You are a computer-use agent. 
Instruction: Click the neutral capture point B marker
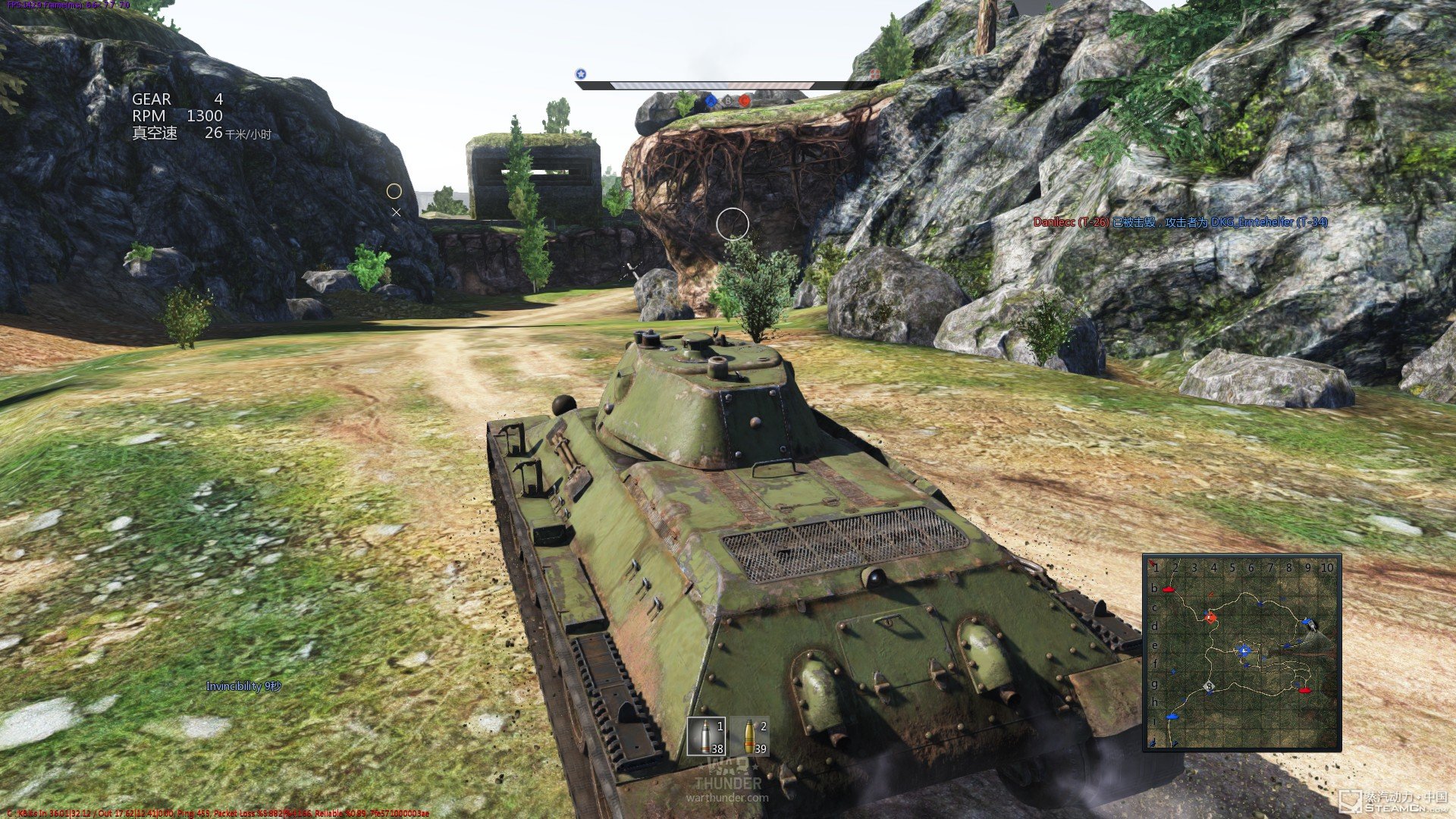pos(728,101)
